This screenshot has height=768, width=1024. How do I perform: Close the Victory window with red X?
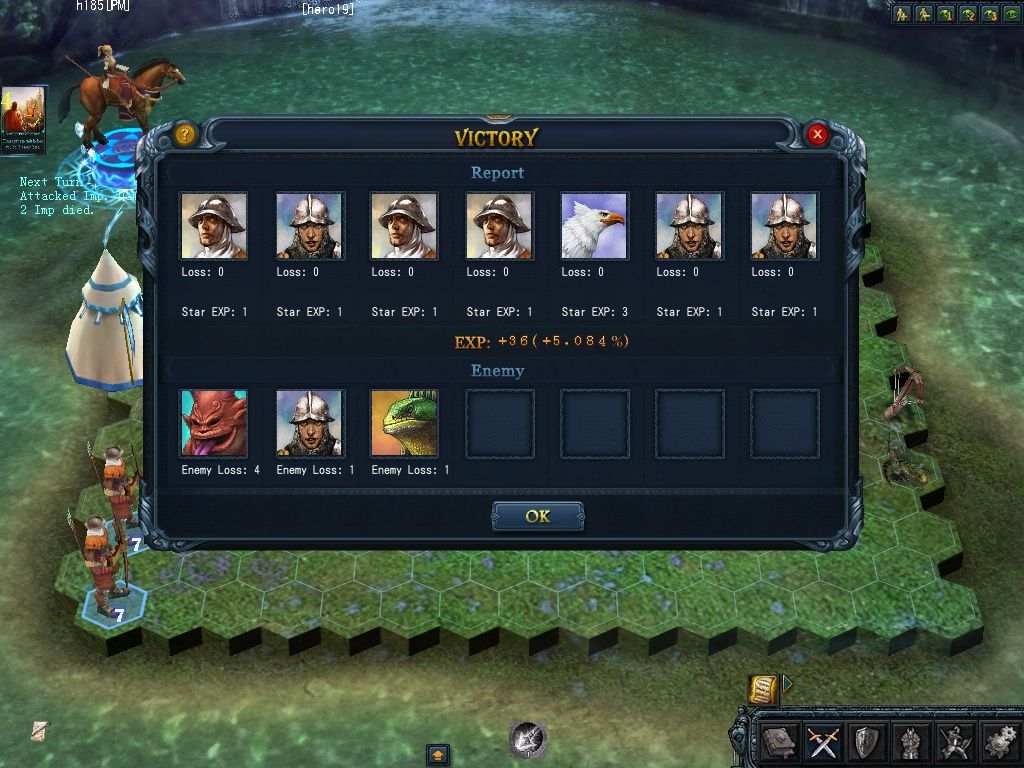pyautogui.click(x=817, y=134)
